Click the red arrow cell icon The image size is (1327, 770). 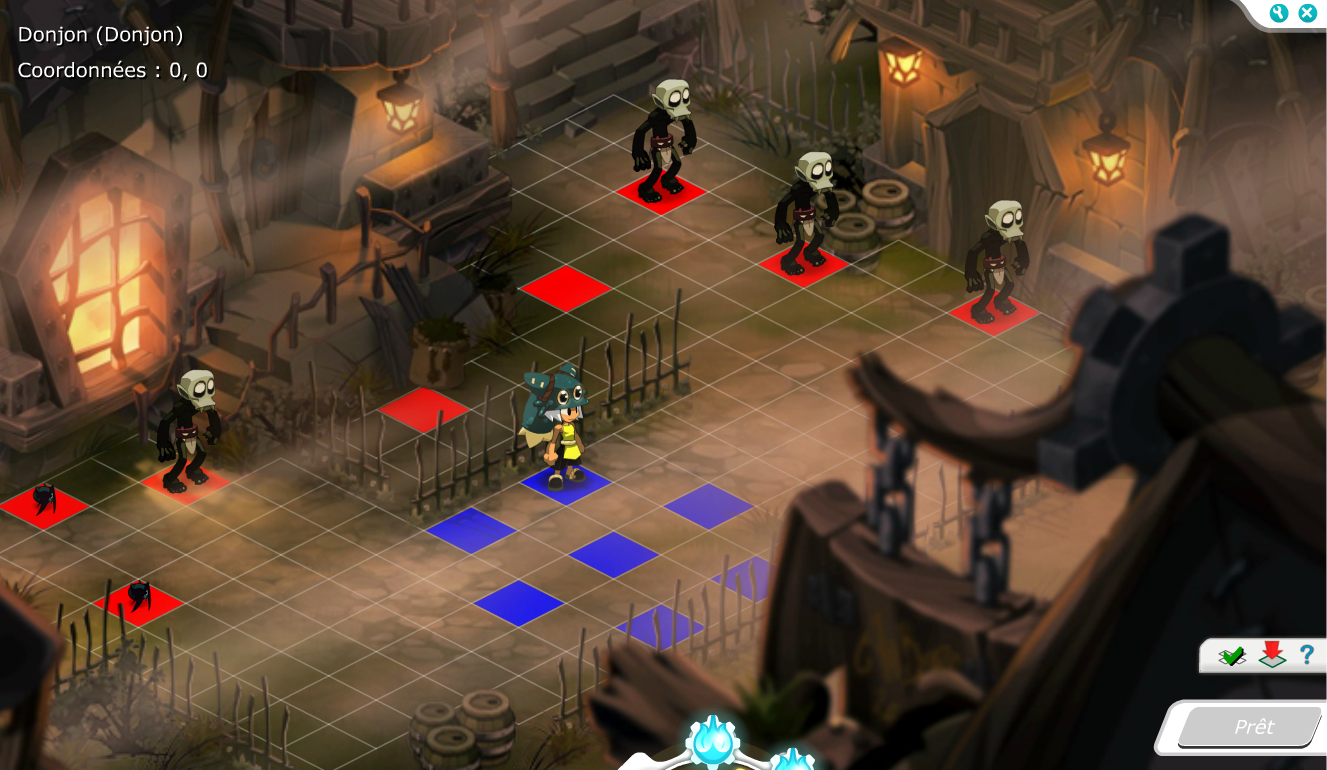coord(1272,655)
